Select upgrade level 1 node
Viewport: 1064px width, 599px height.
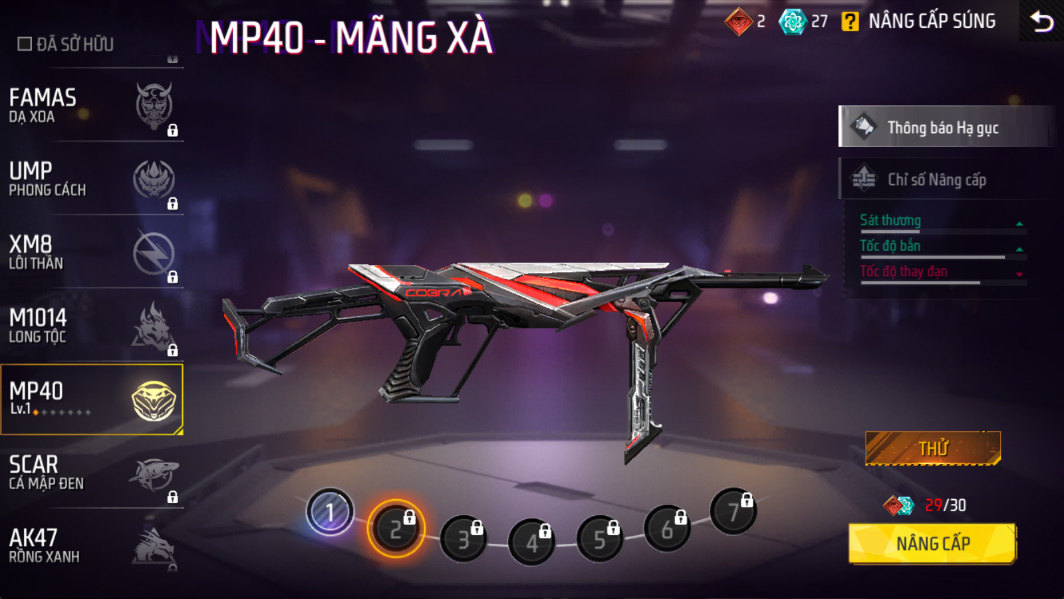click(x=329, y=513)
